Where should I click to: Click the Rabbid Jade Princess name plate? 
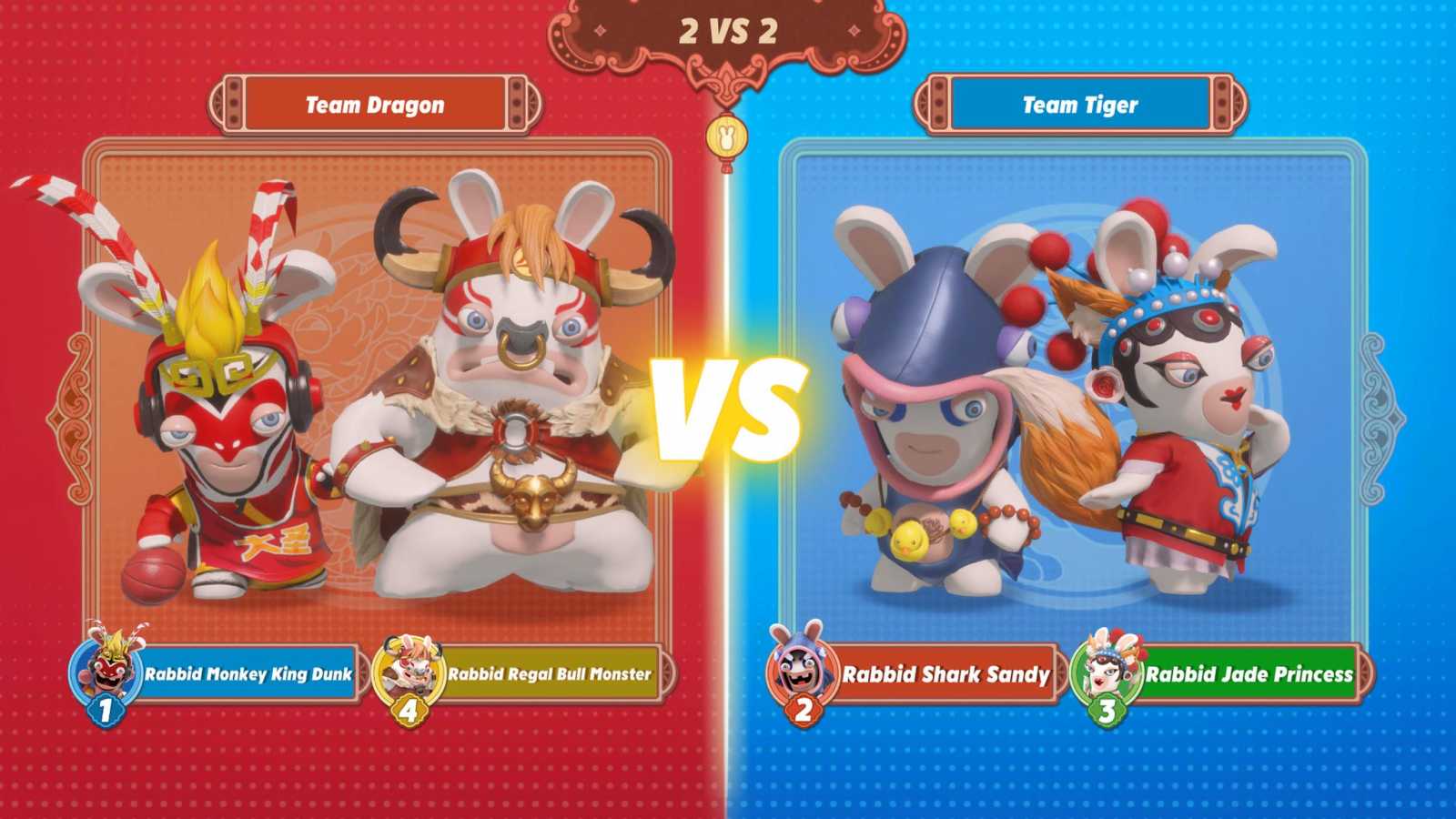click(1247, 676)
